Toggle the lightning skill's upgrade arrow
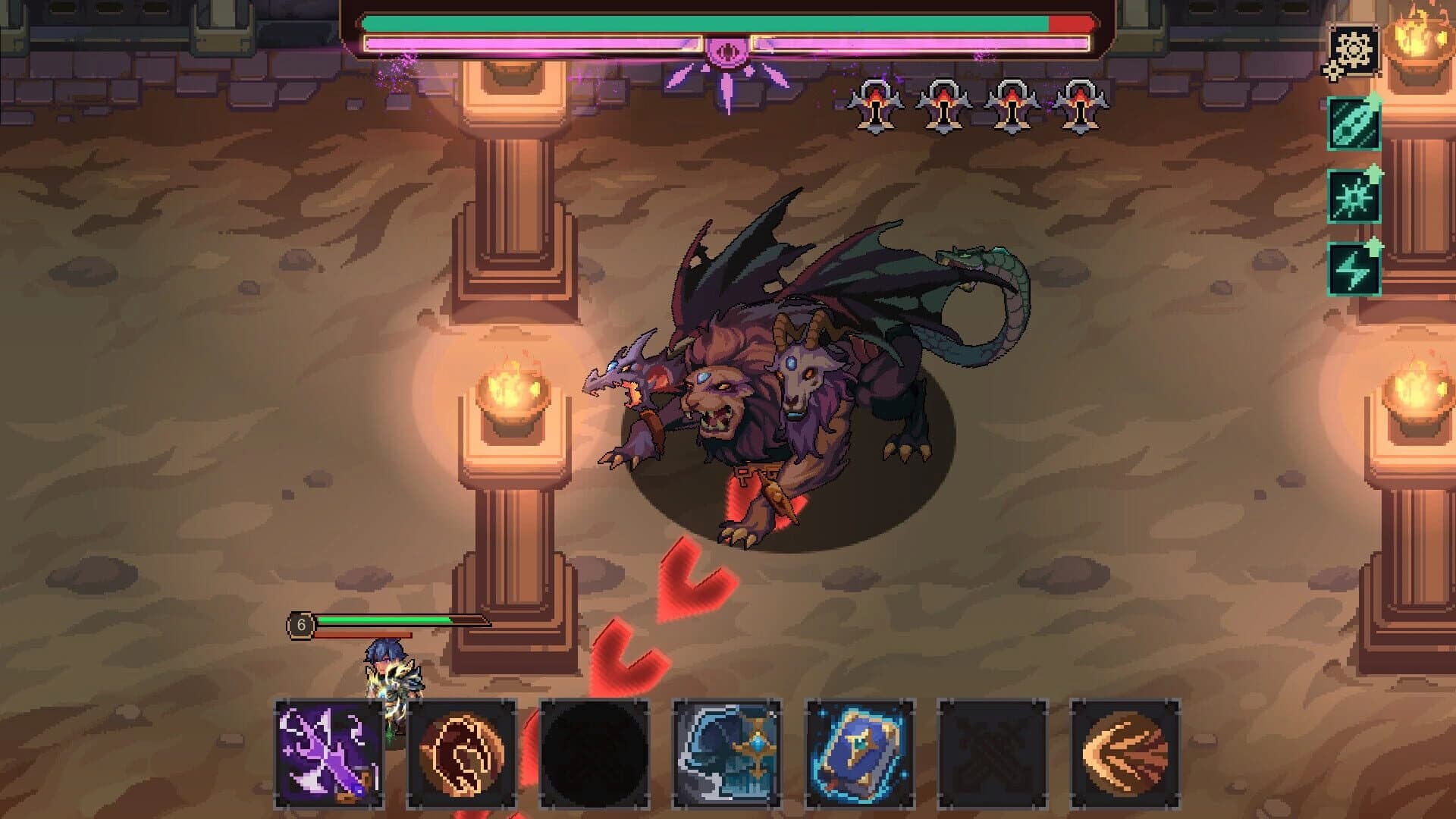Screen dimensions: 1456x819 (1375, 244)
